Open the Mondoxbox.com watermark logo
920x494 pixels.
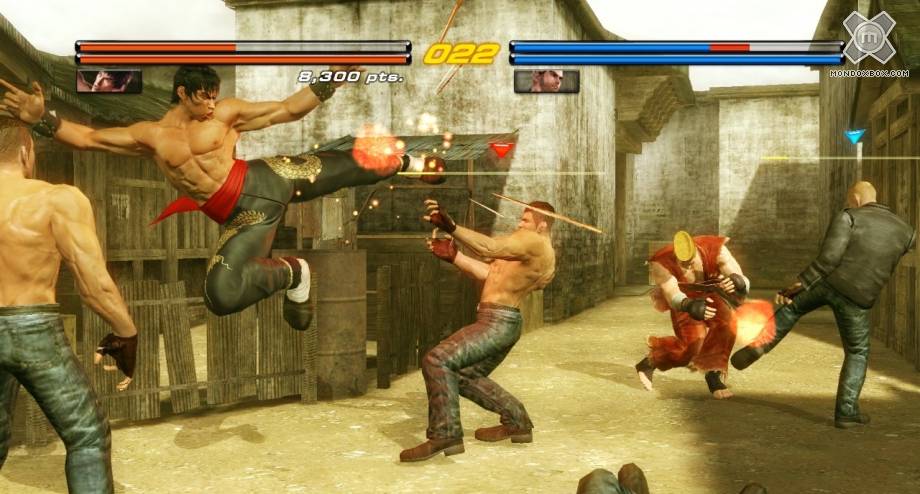coord(868,40)
